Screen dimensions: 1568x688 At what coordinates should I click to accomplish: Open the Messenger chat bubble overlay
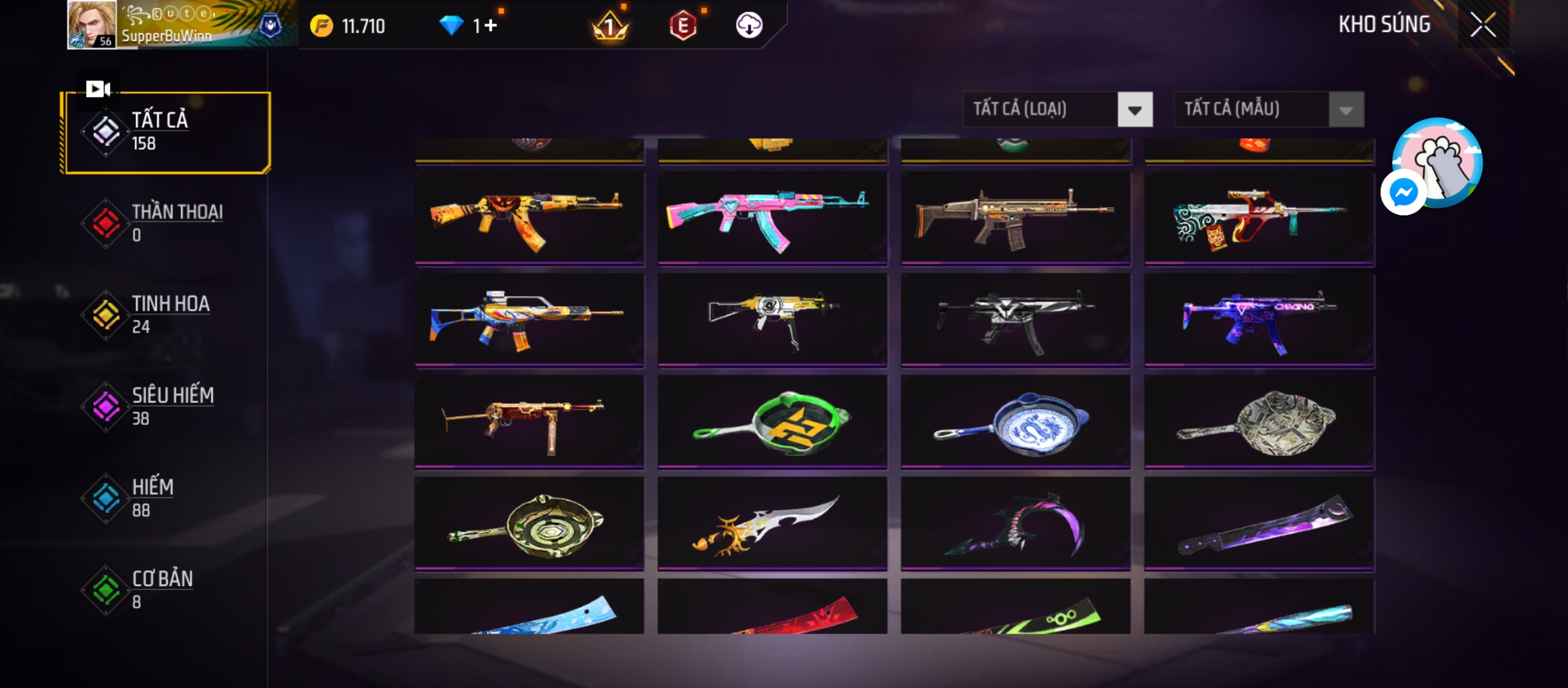1404,192
